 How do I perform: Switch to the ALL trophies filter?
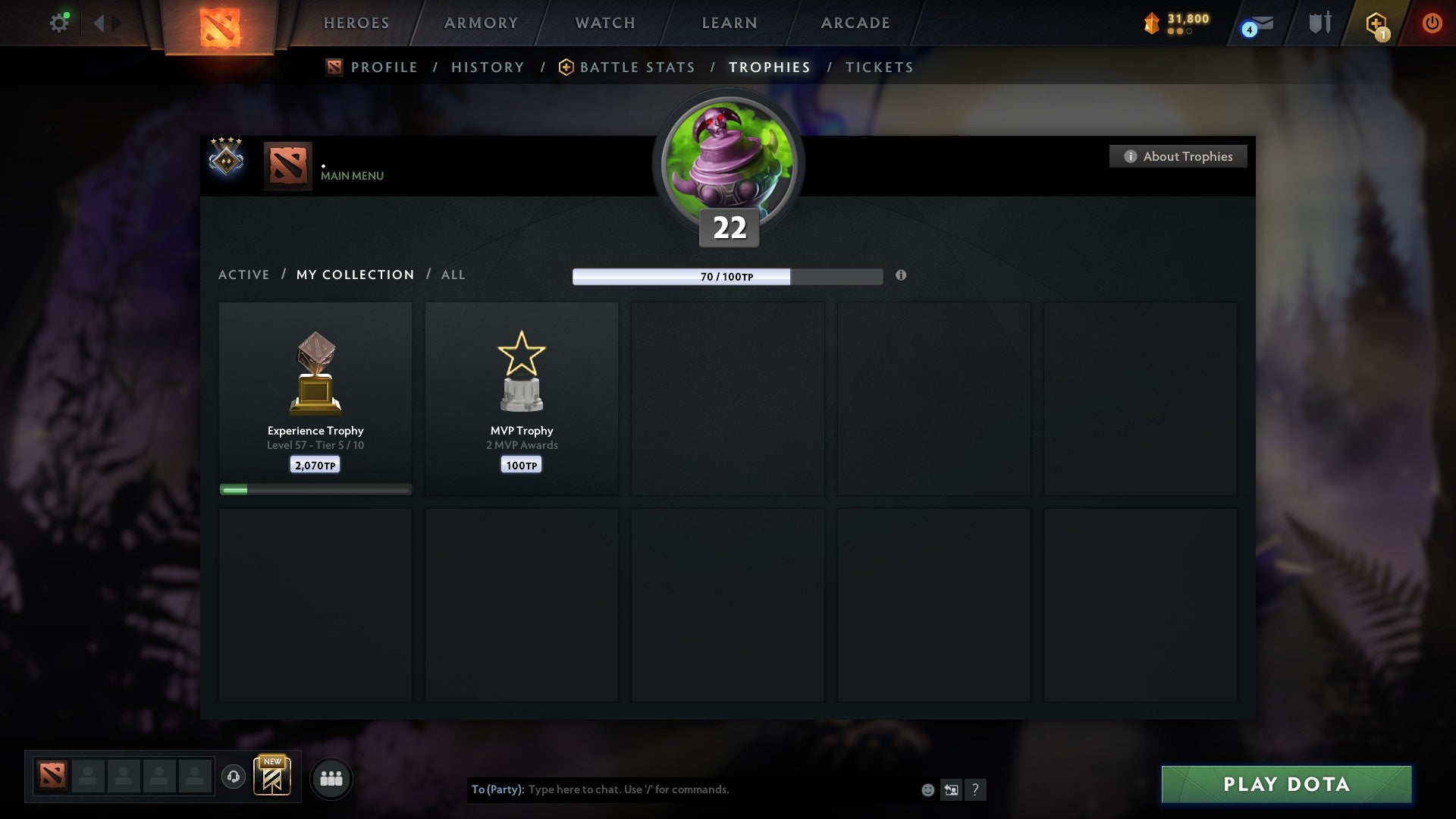pyautogui.click(x=453, y=275)
